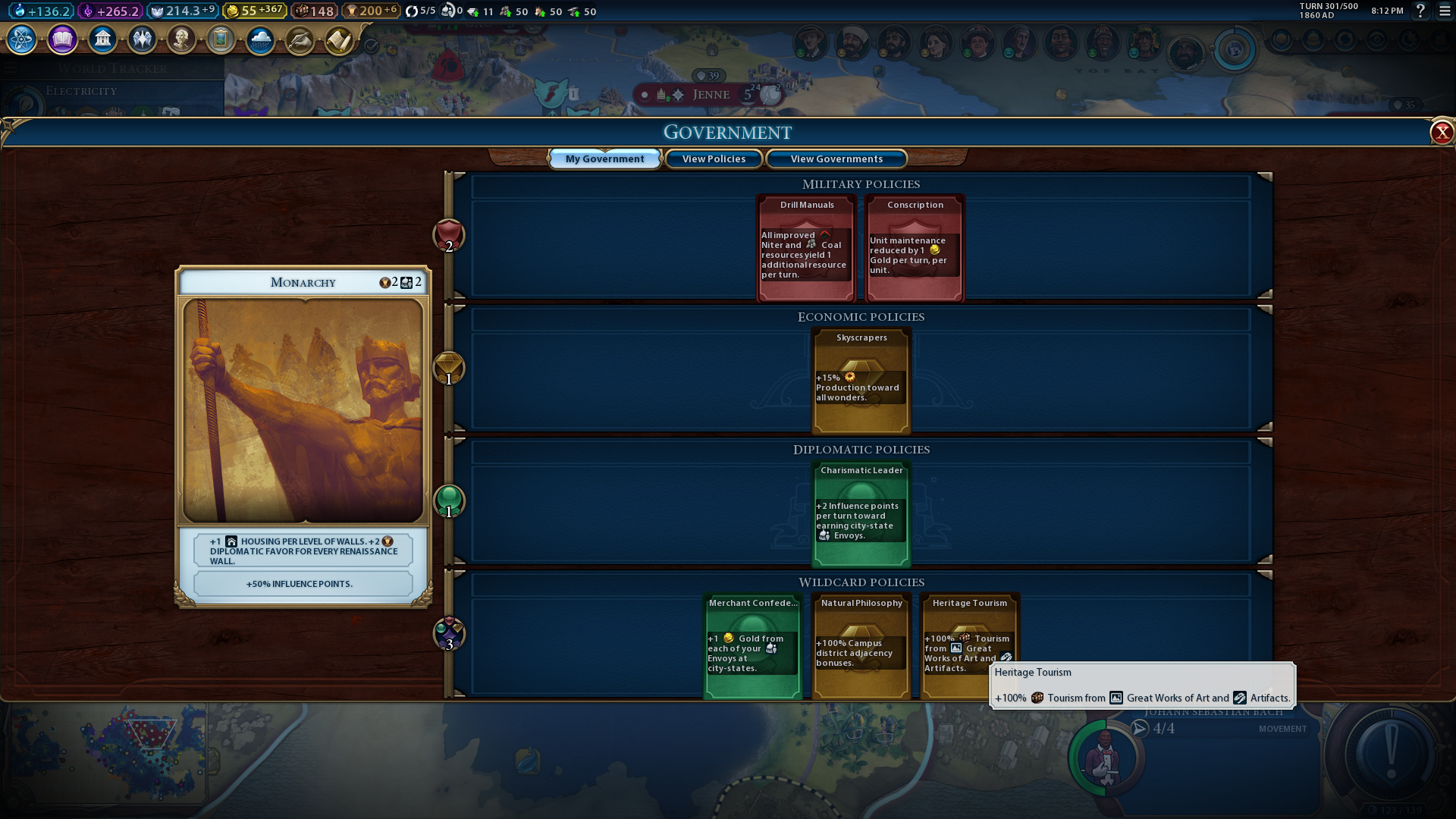This screenshot has height=819, width=1456.
Task: Open the civics tree button
Action: click(62, 39)
